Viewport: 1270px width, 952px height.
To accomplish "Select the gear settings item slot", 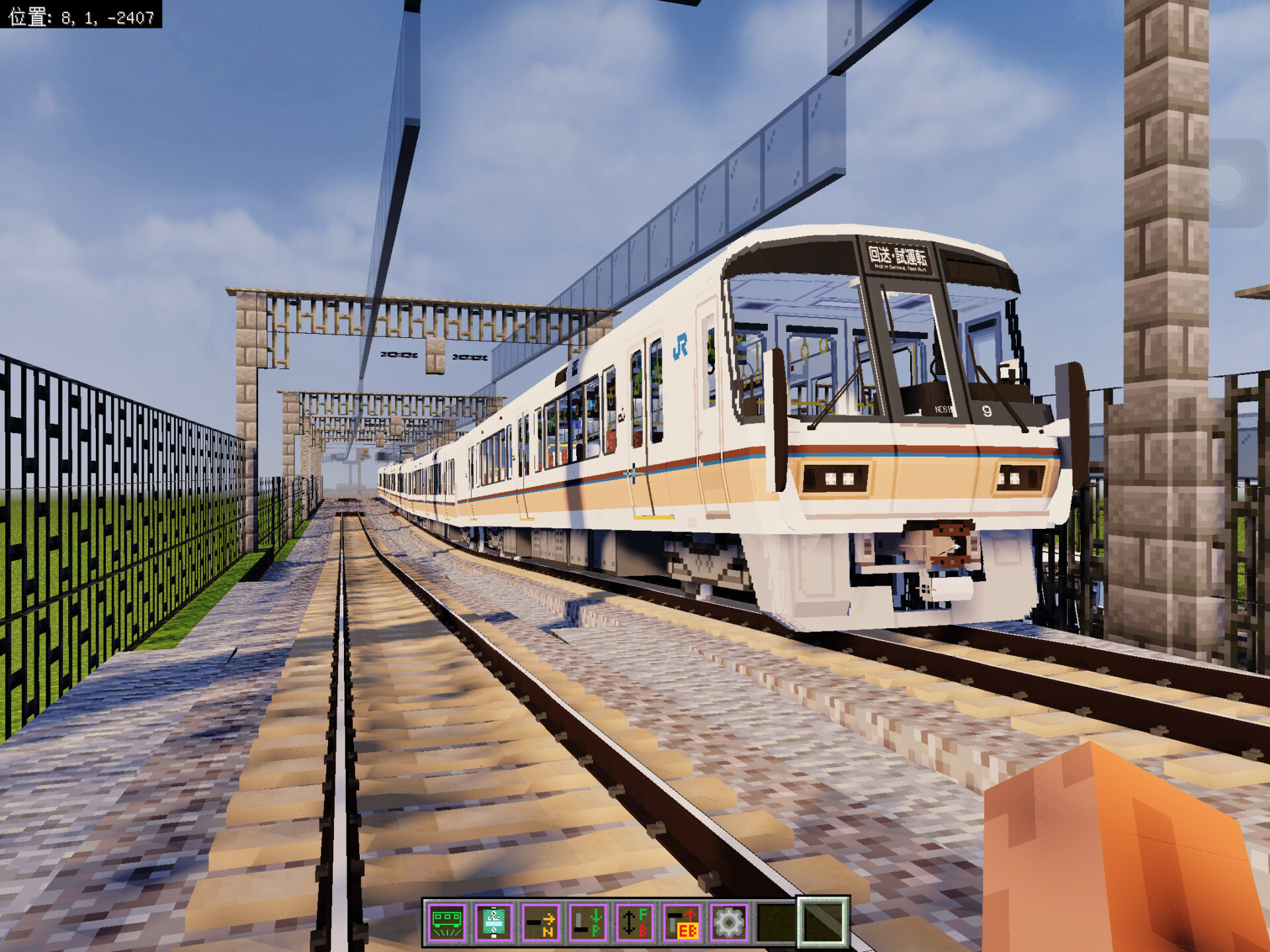I will coord(729,922).
